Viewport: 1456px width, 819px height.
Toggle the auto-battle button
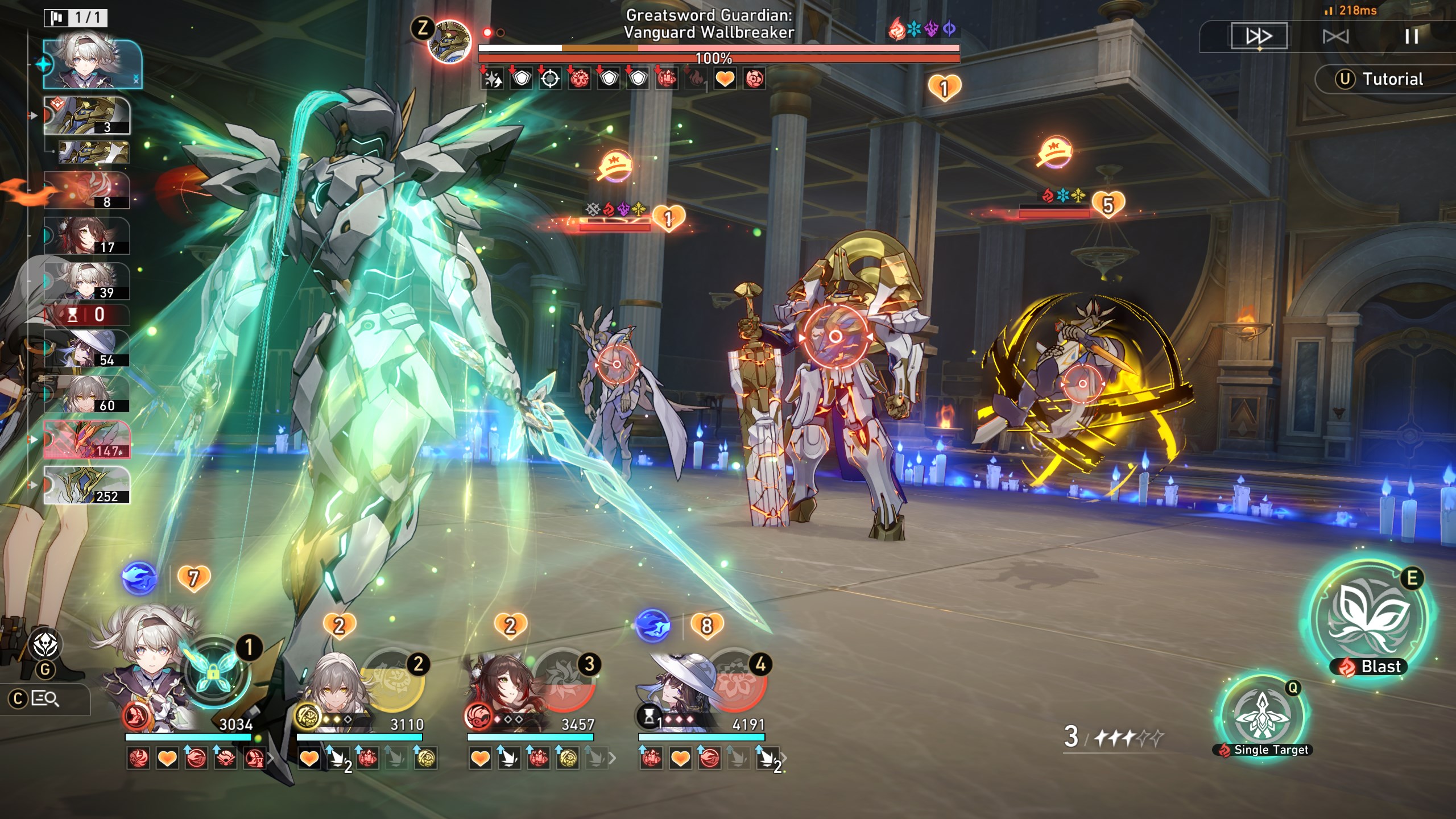[x=1335, y=37]
